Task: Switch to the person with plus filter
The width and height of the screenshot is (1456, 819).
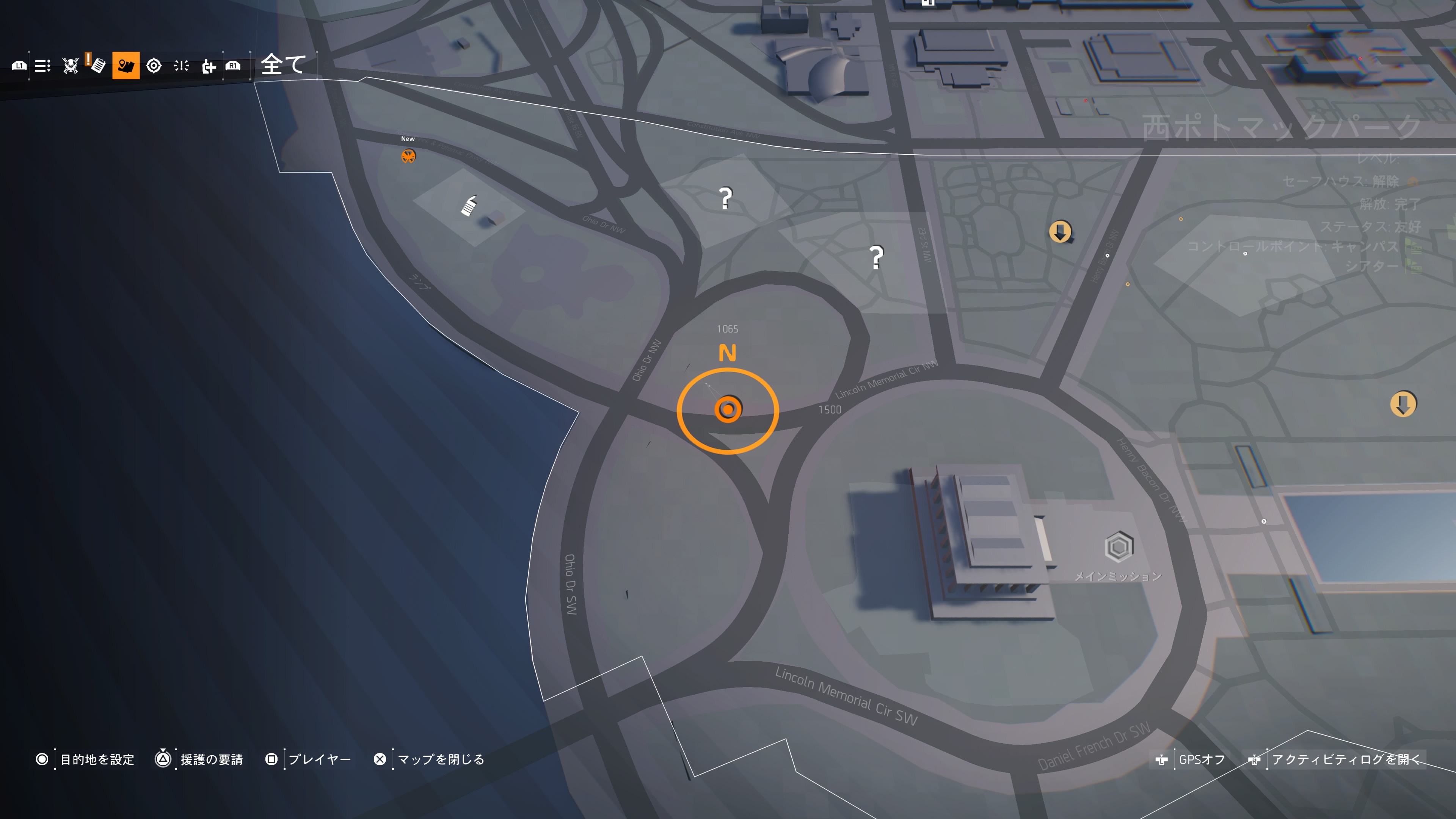Action: 209,66
